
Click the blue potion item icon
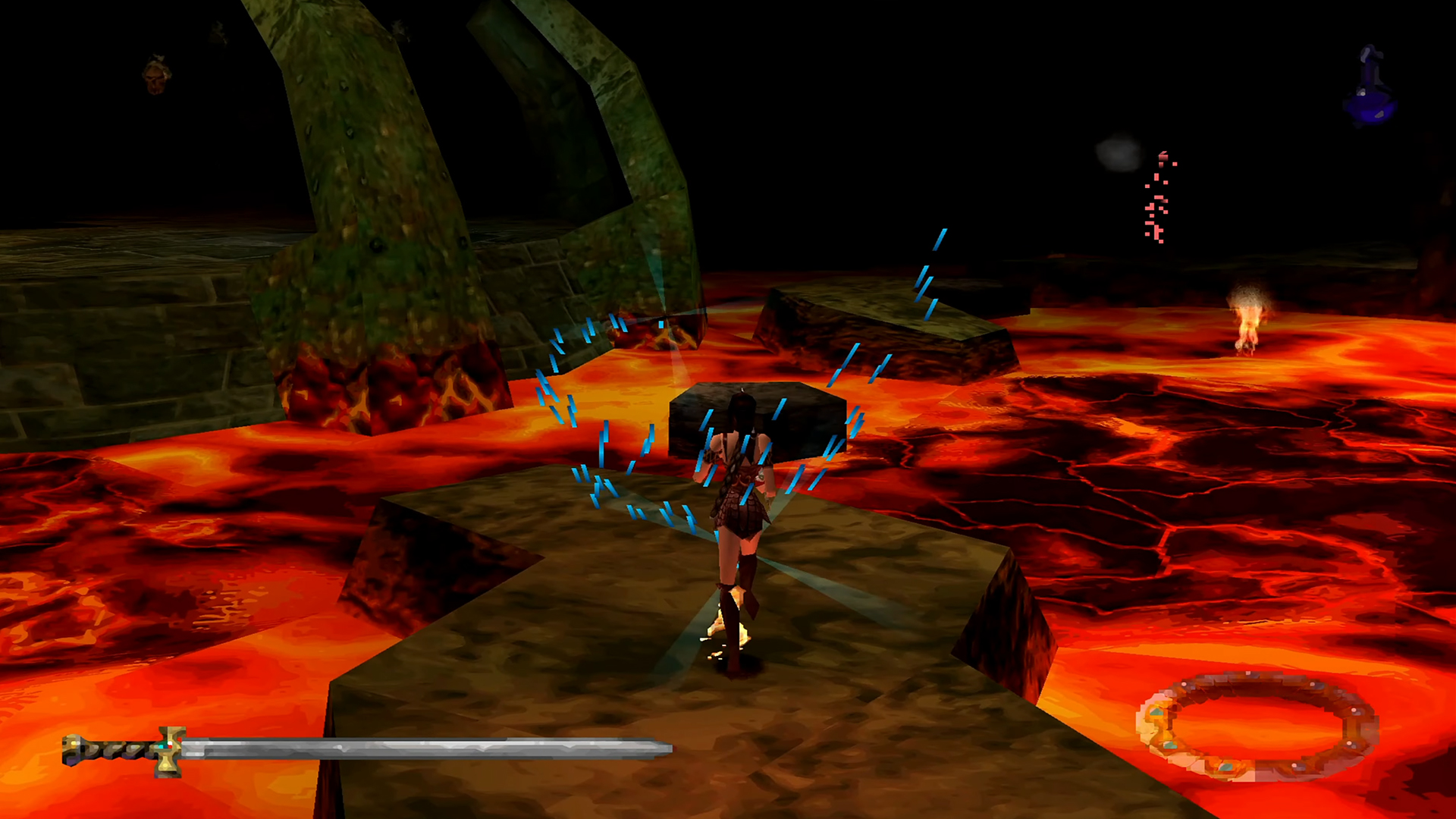pyautogui.click(x=1370, y=88)
